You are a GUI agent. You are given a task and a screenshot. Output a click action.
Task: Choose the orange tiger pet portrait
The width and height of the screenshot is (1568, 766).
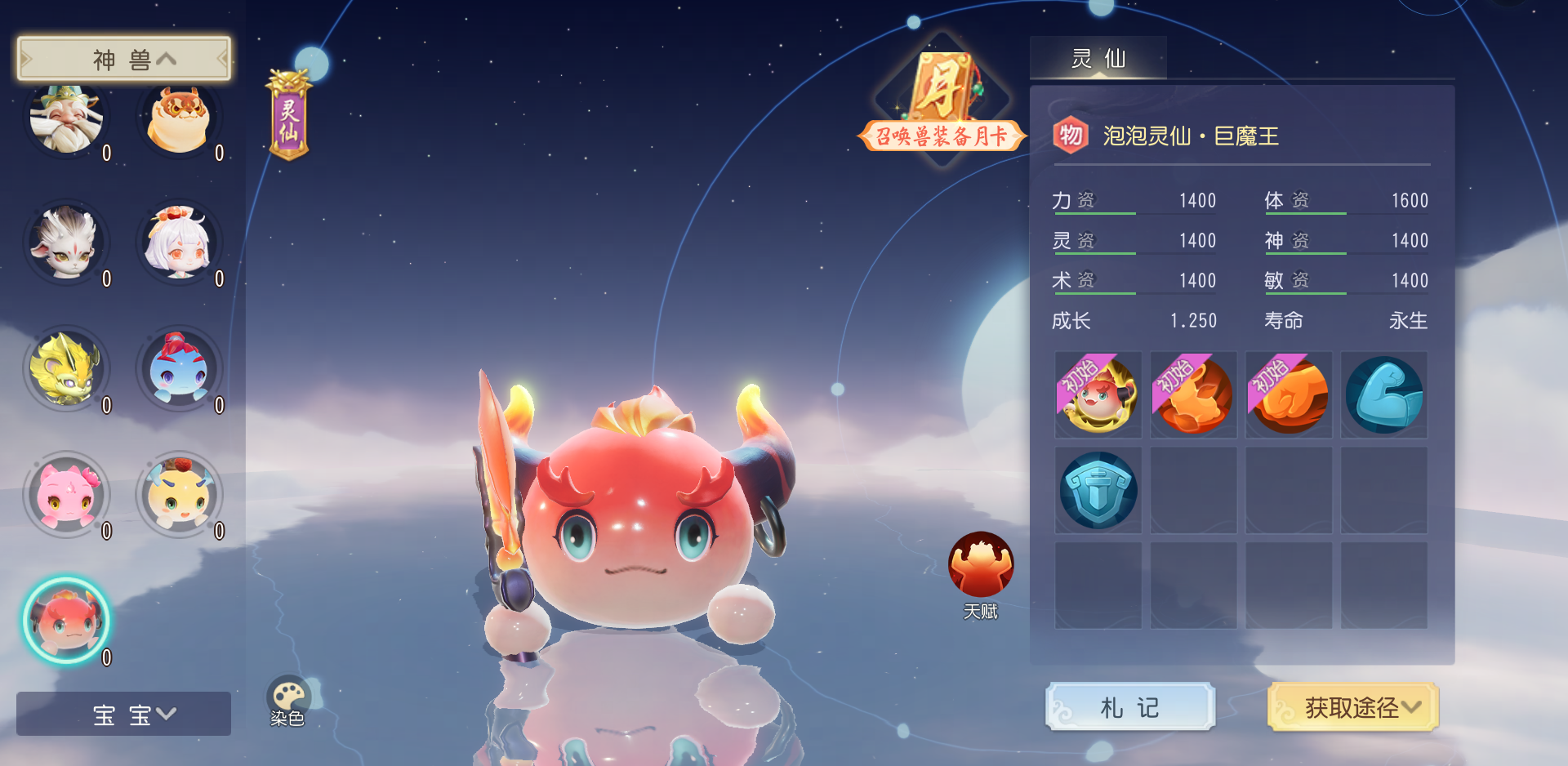[178, 119]
